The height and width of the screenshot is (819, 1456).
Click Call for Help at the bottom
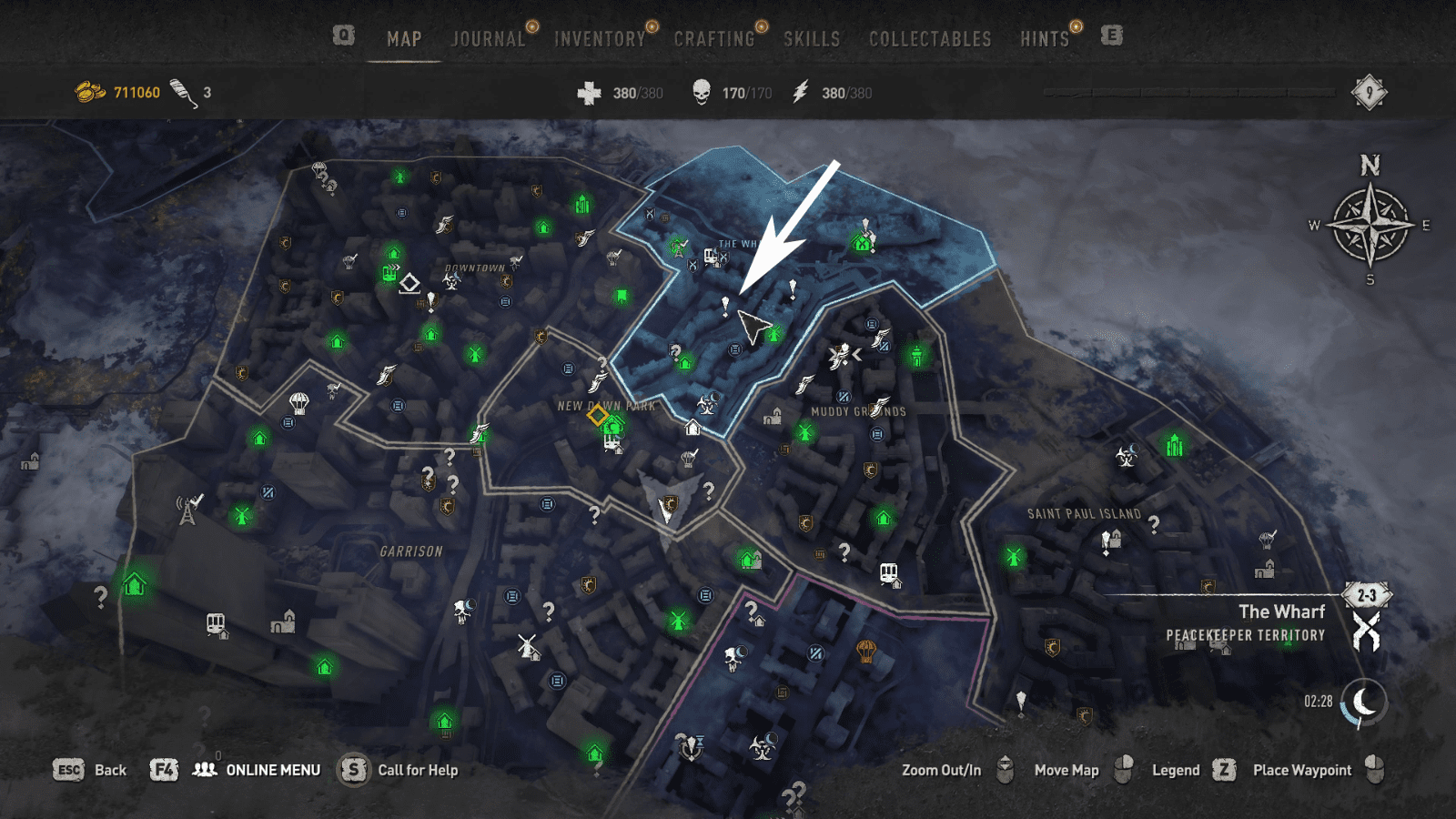click(417, 769)
